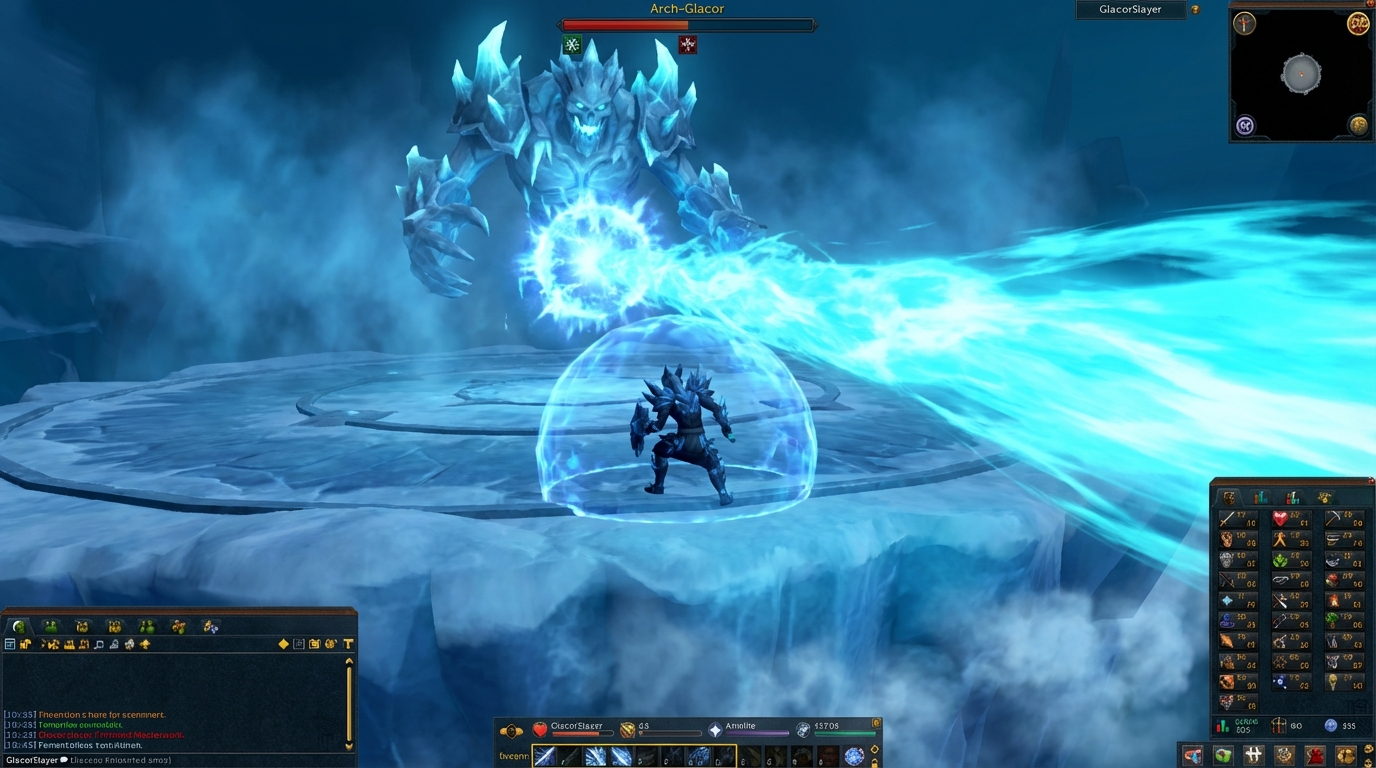This screenshot has width=1376, height=768.
Task: Click the green buff icon under the Arch-Glacor health bar
Action: point(573,44)
